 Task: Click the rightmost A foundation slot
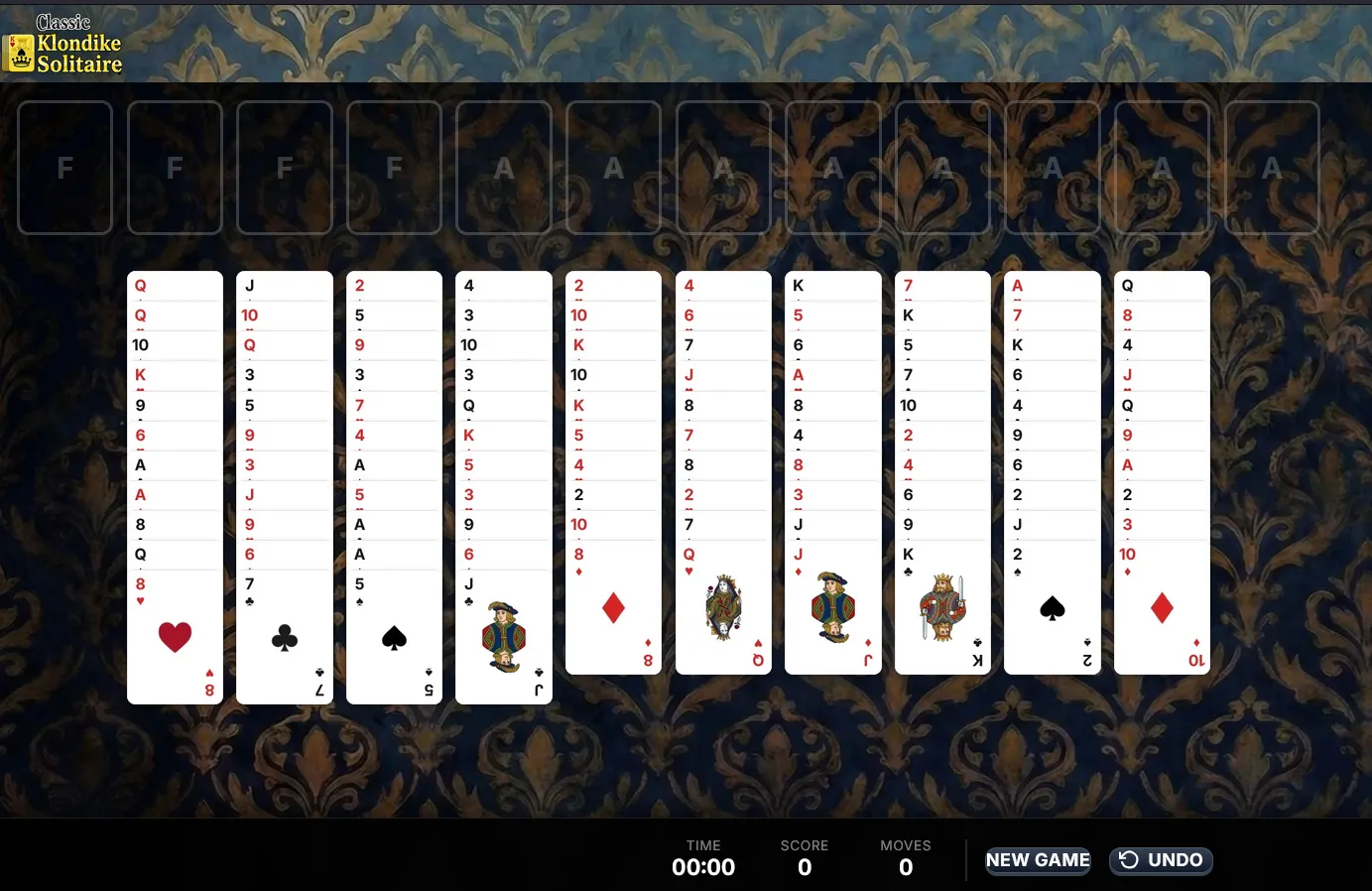coord(1272,167)
